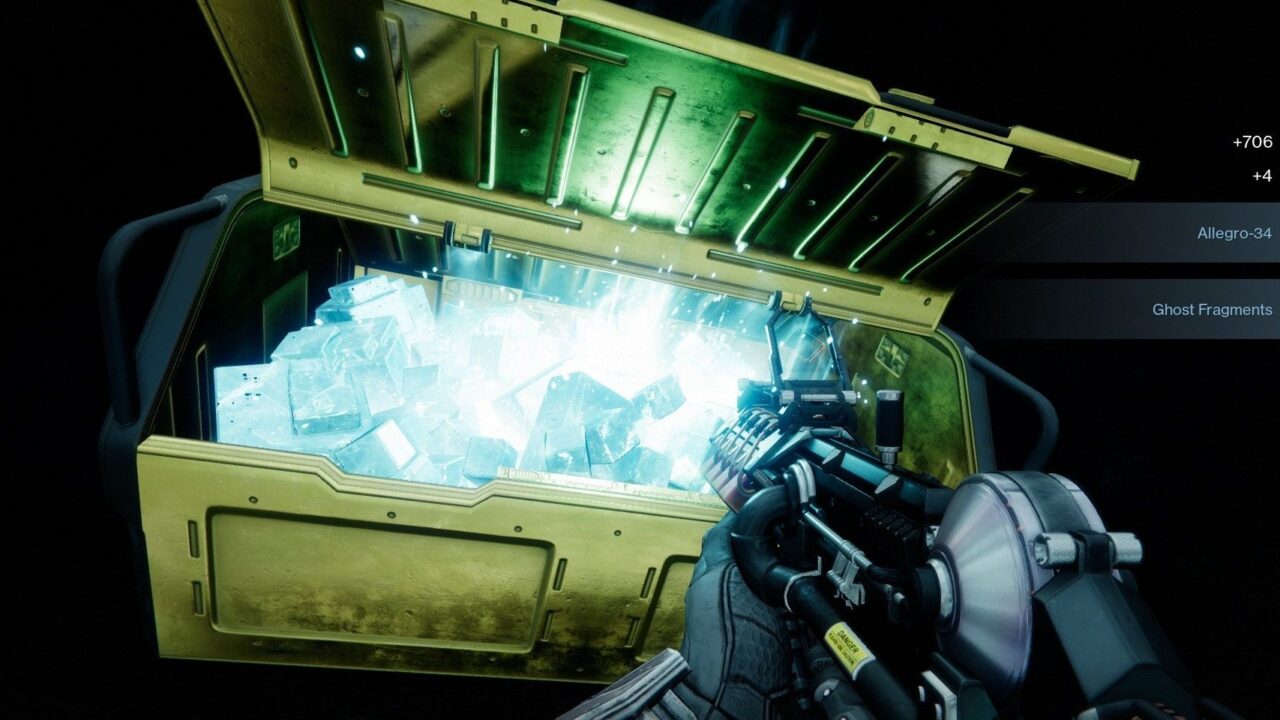
Task: Select the Allegro-34 loot notification
Action: (x=1234, y=233)
